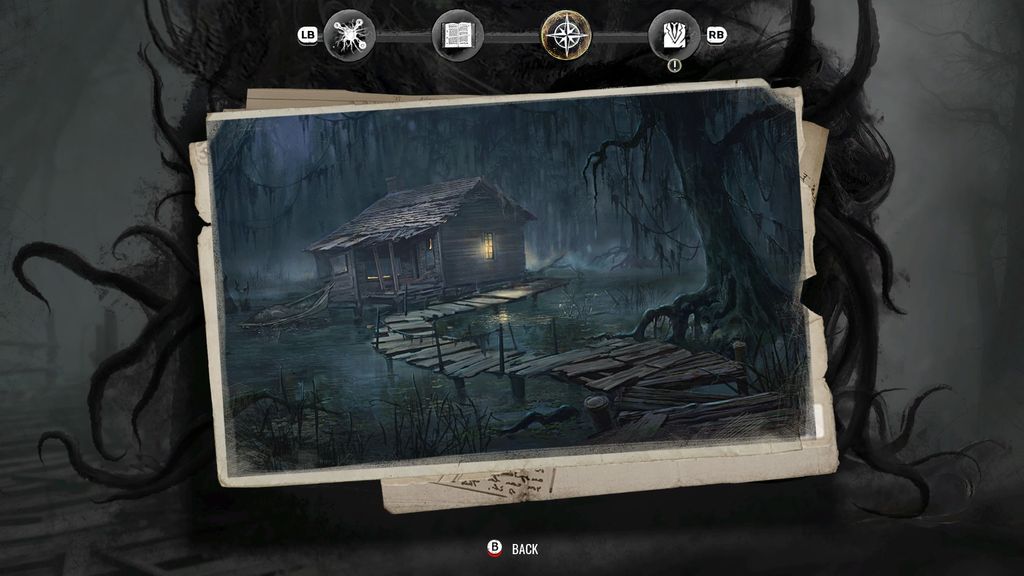Select the compass rose map tab

point(566,35)
